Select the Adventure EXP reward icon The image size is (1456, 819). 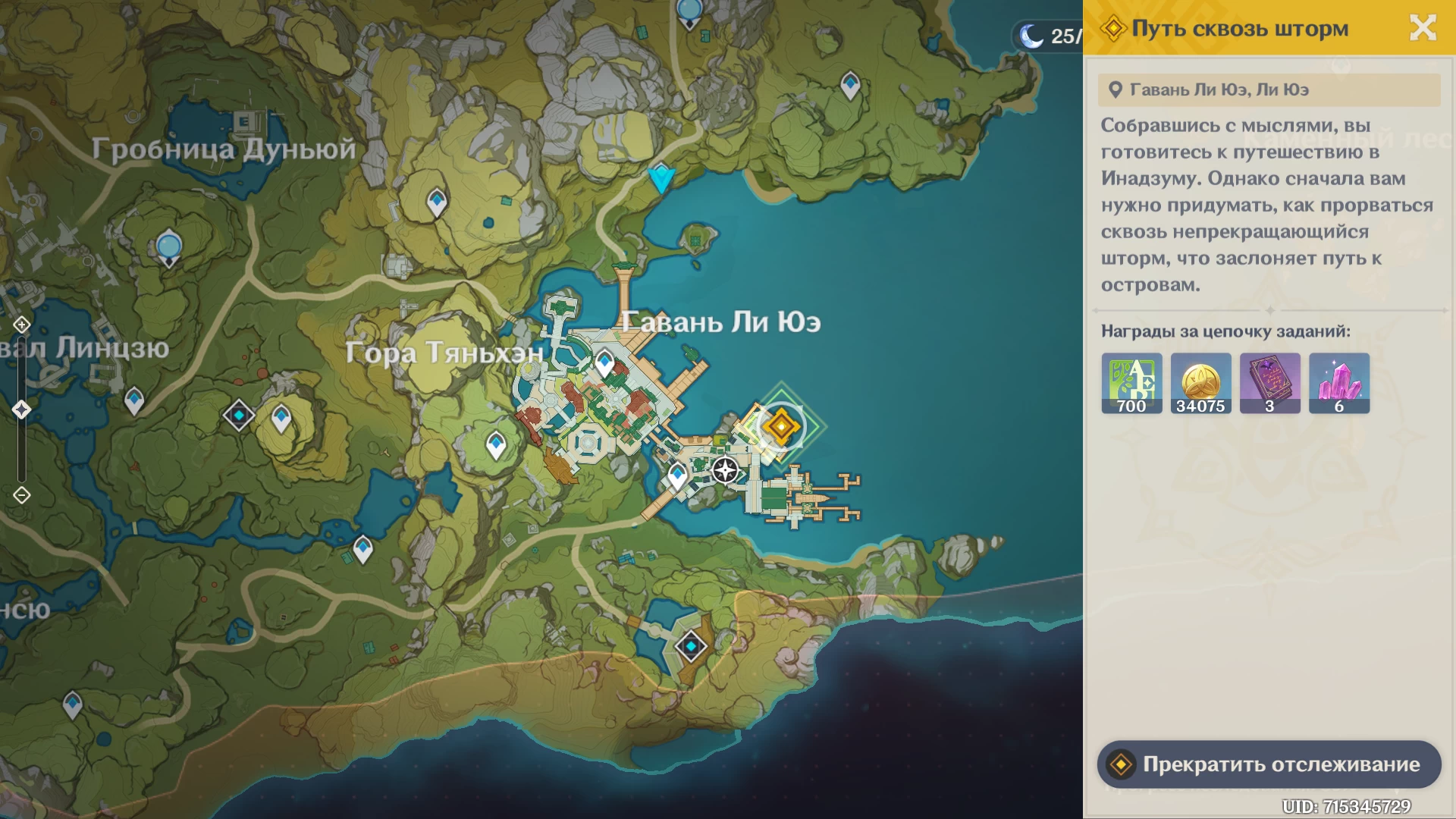coord(1131,383)
